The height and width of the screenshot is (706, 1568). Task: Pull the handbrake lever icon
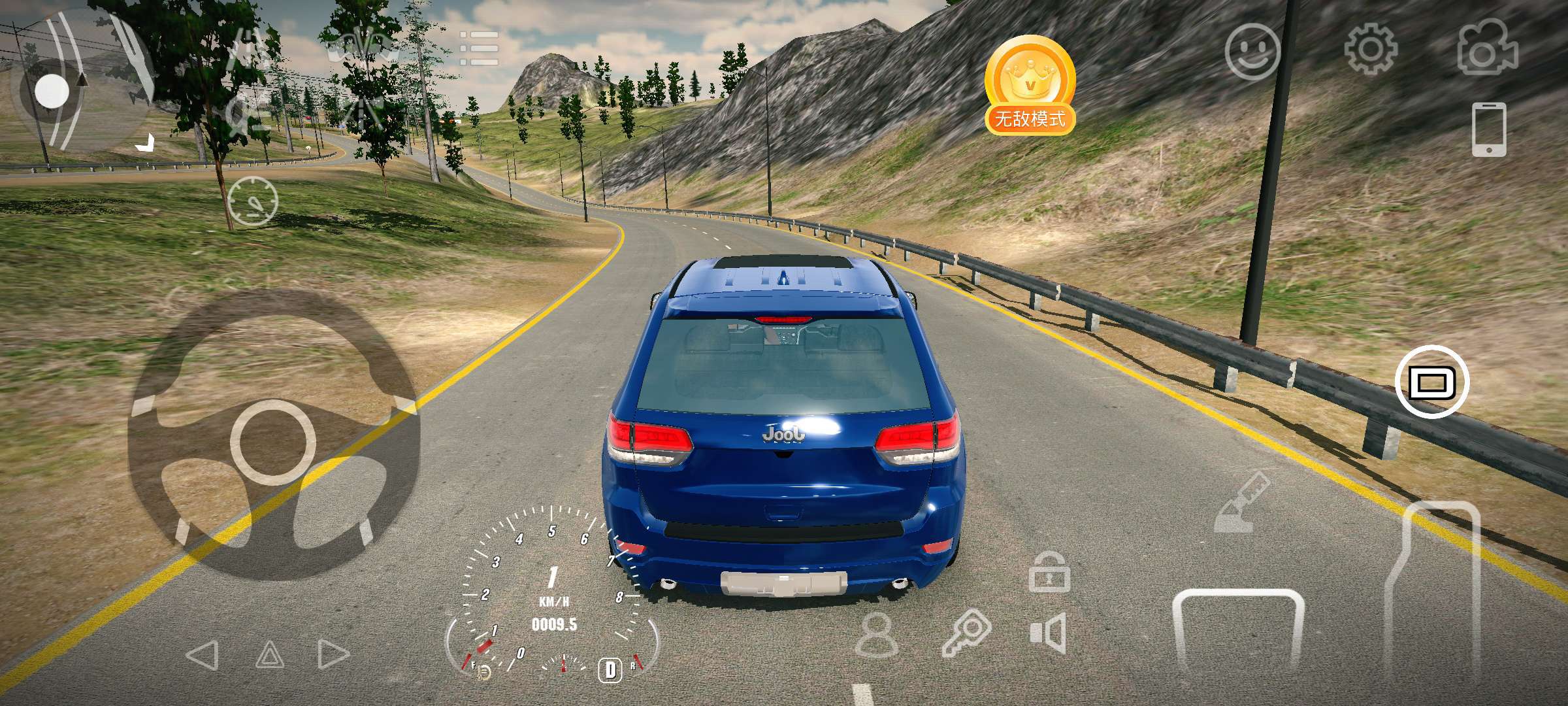(x=1241, y=502)
